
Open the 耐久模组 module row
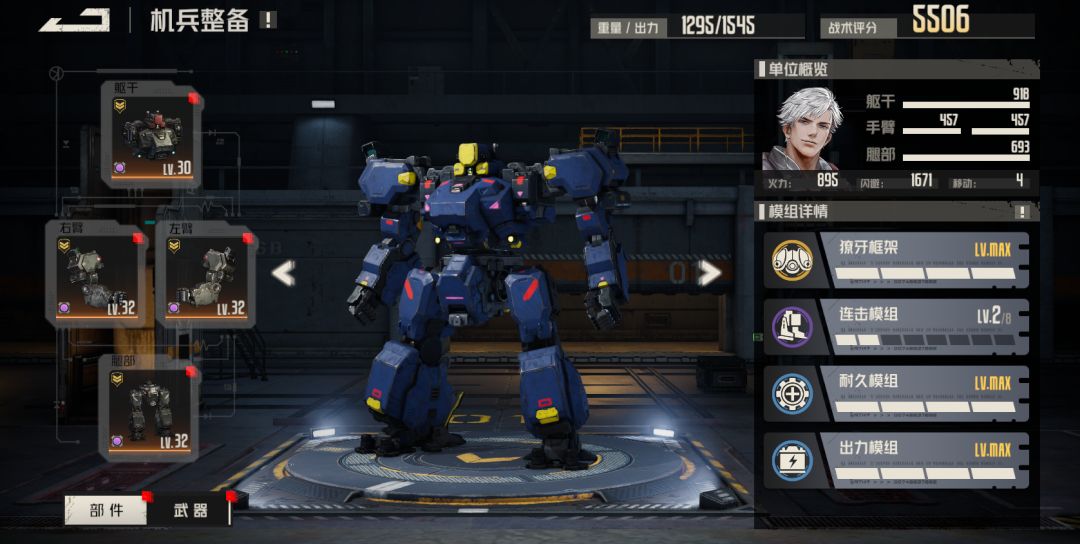coord(895,393)
